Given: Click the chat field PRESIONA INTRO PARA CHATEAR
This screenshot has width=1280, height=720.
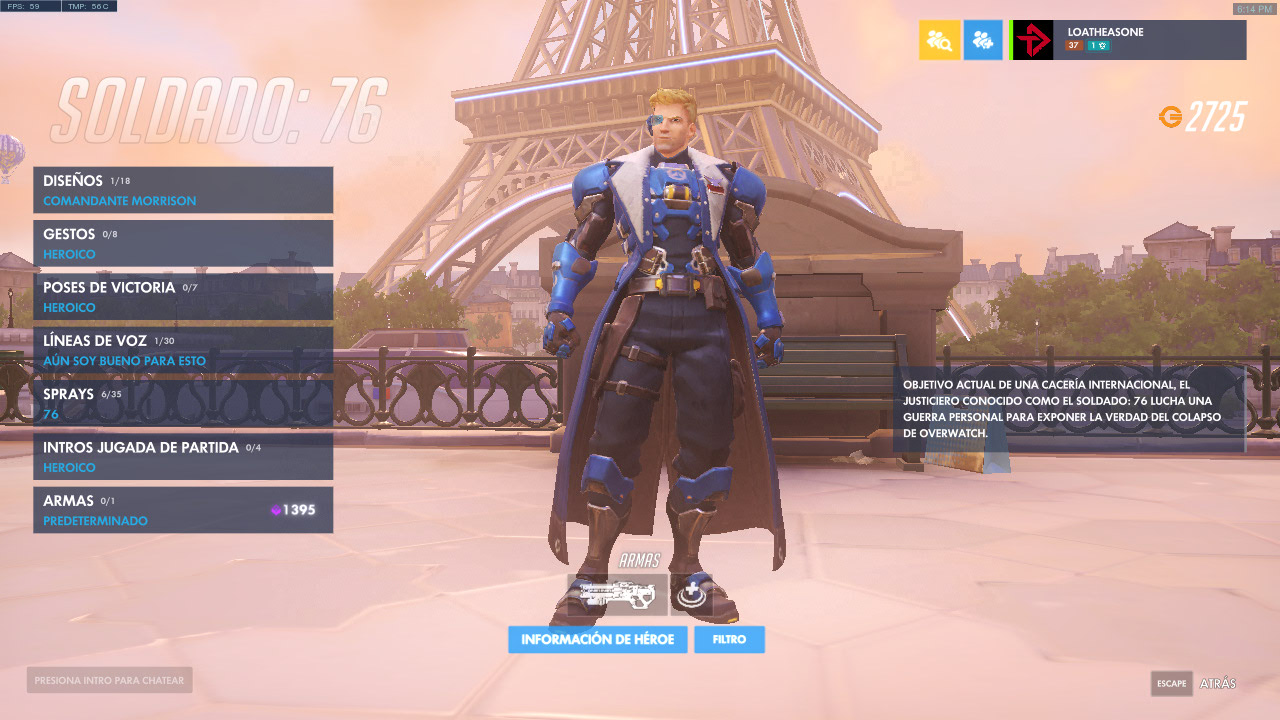Looking at the screenshot, I should click(x=108, y=679).
